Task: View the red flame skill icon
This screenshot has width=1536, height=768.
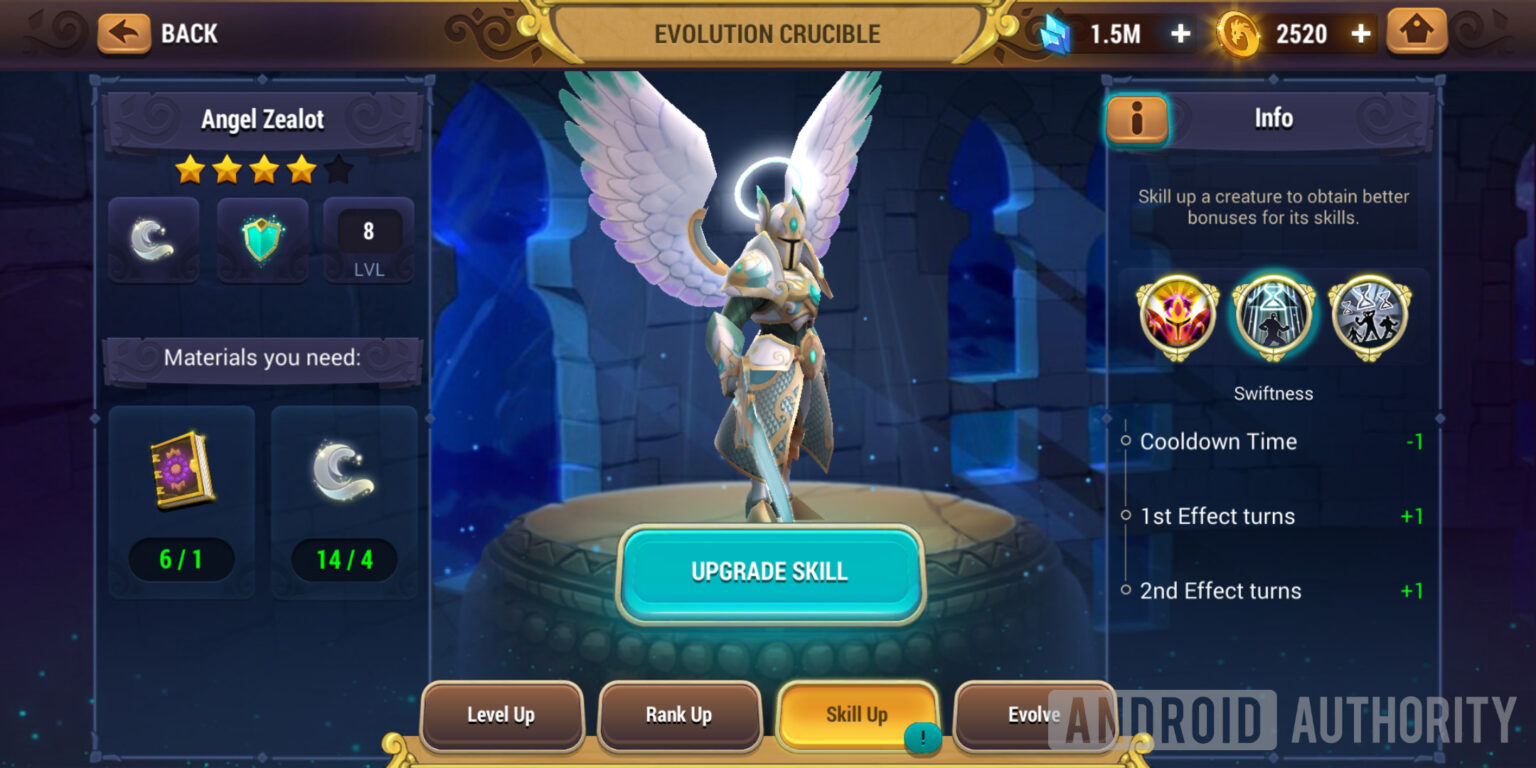Action: point(1176,316)
